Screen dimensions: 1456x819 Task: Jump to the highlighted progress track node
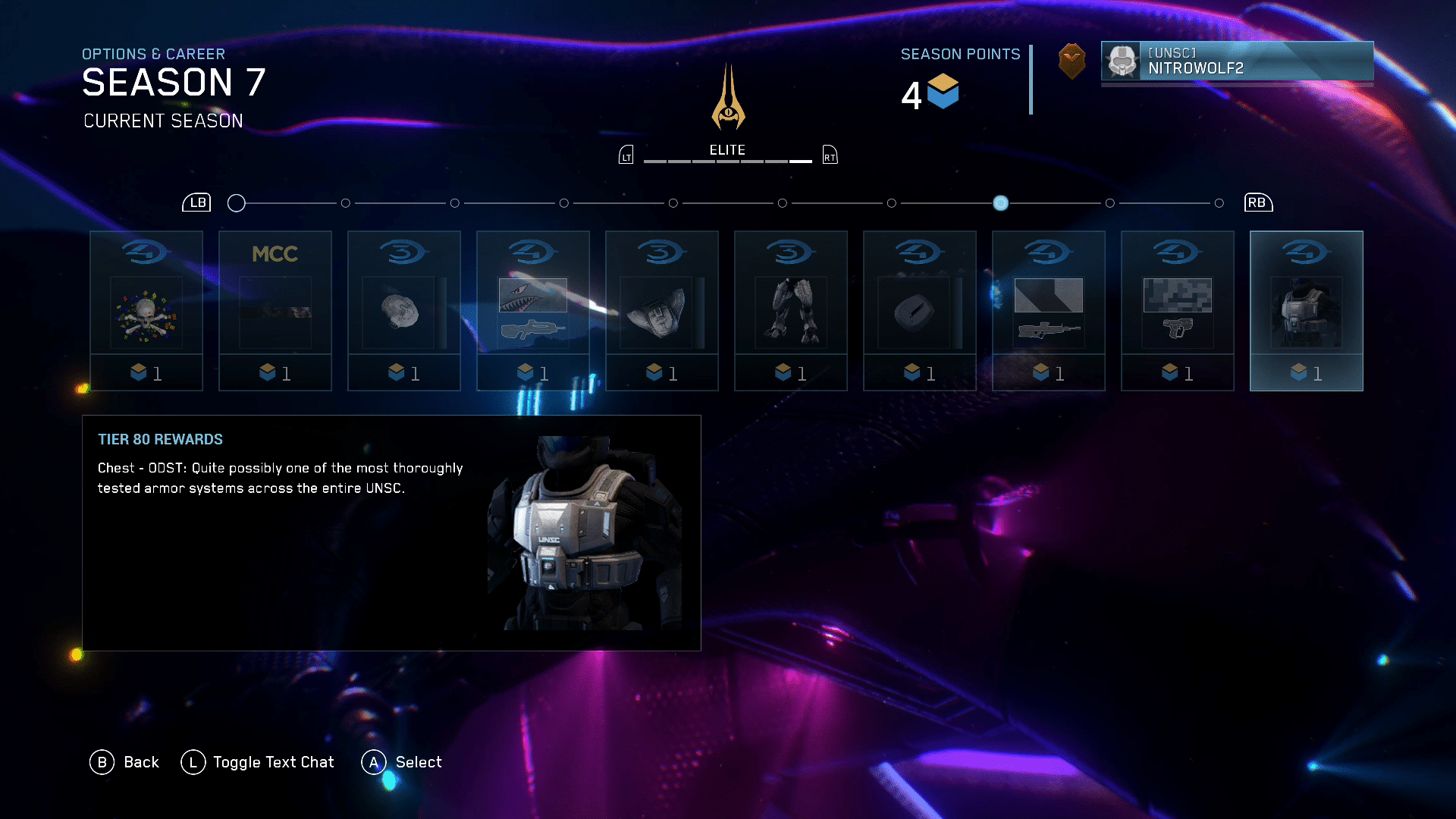point(1001,203)
